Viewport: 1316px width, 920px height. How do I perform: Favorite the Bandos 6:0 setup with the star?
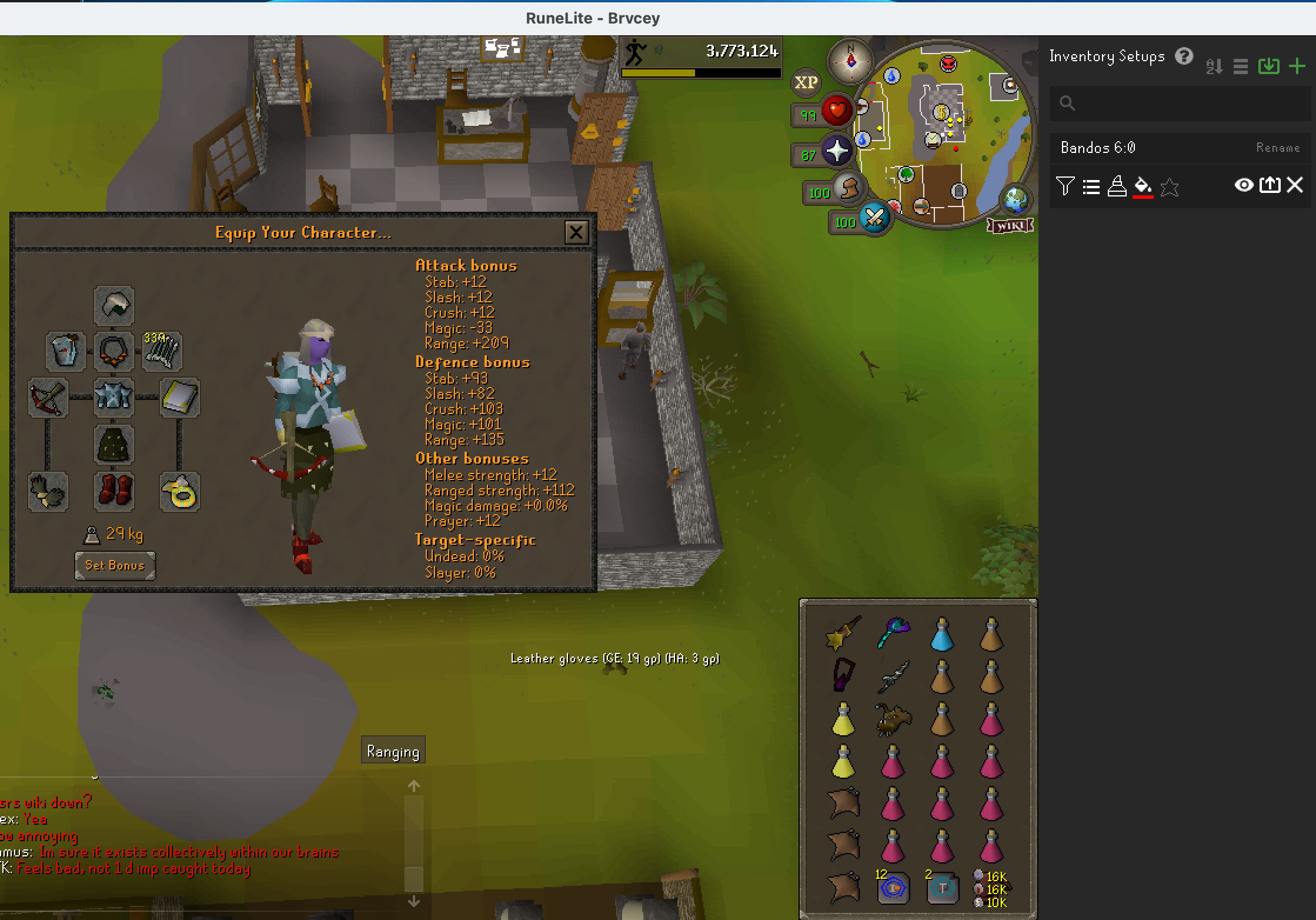tap(1169, 185)
